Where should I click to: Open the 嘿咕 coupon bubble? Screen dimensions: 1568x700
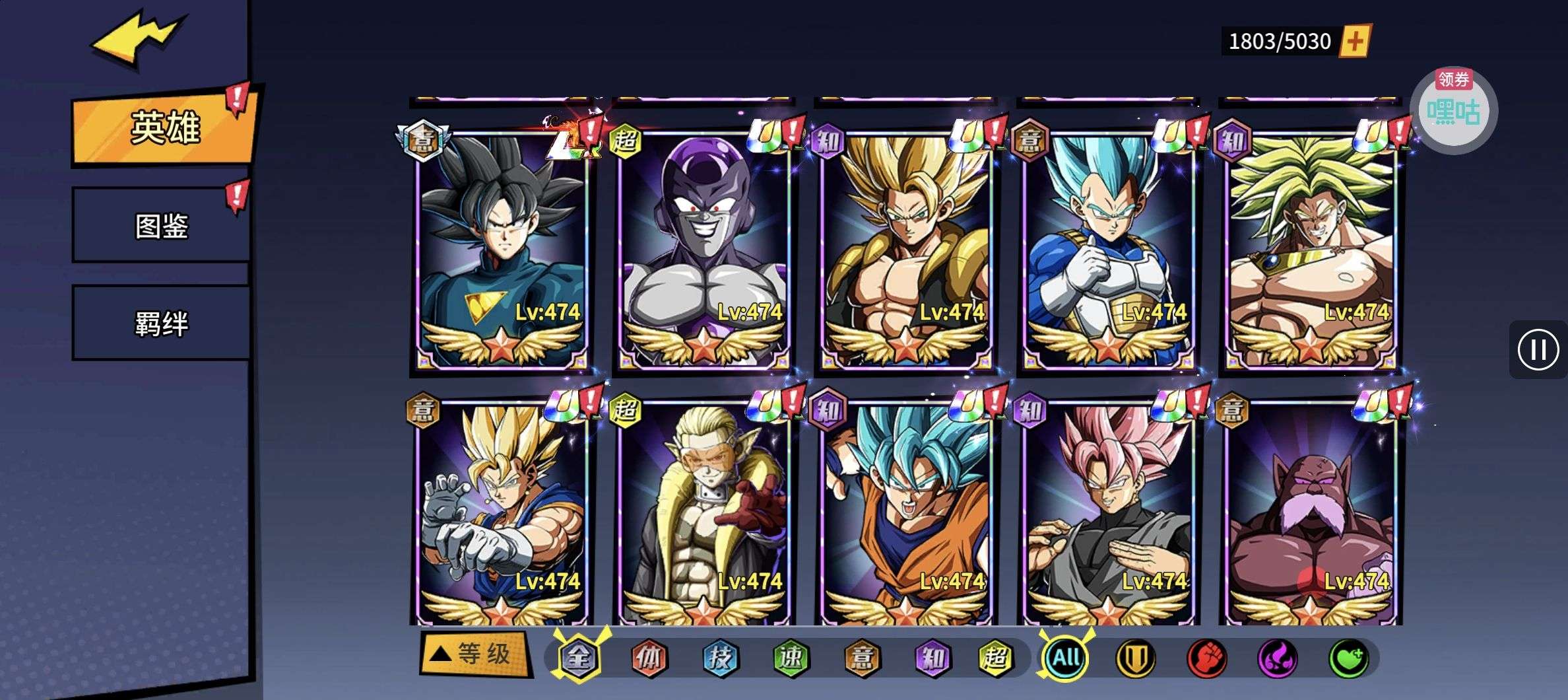point(1453,110)
